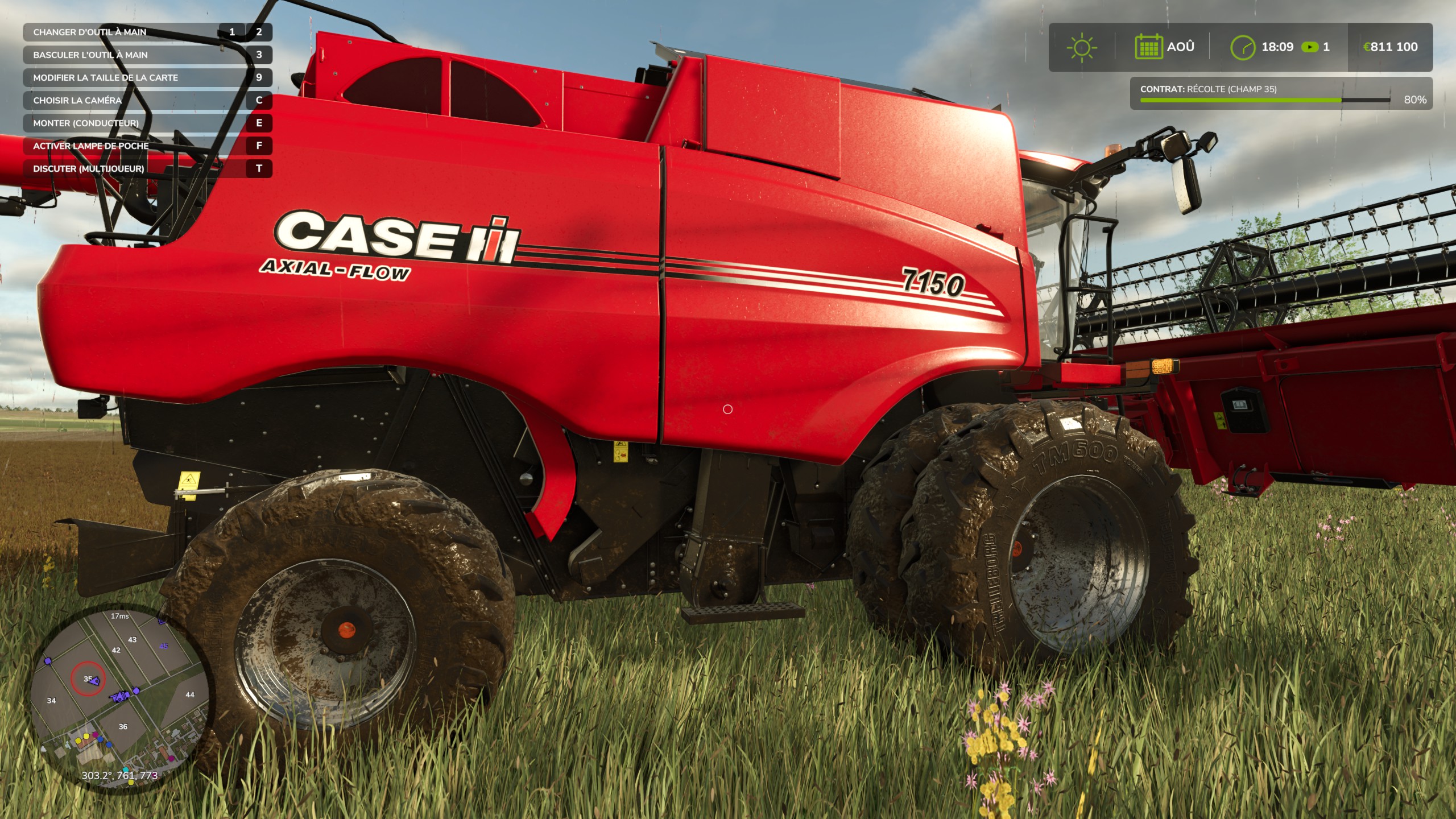Viewport: 1456px width, 819px height.
Task: Click the sun weather icon
Action: coord(1082,47)
